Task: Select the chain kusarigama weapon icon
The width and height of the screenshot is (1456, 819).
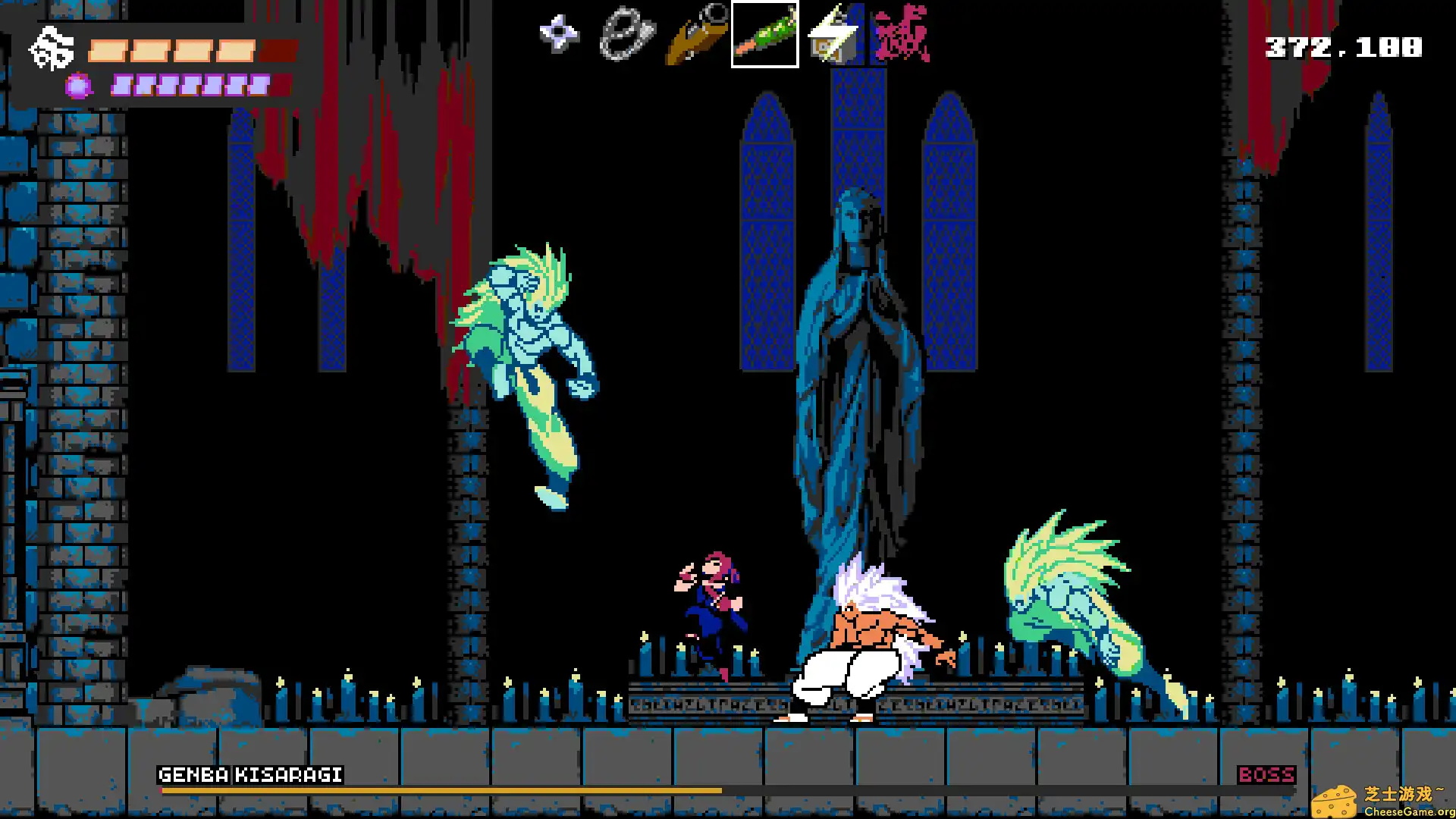Action: [x=626, y=33]
